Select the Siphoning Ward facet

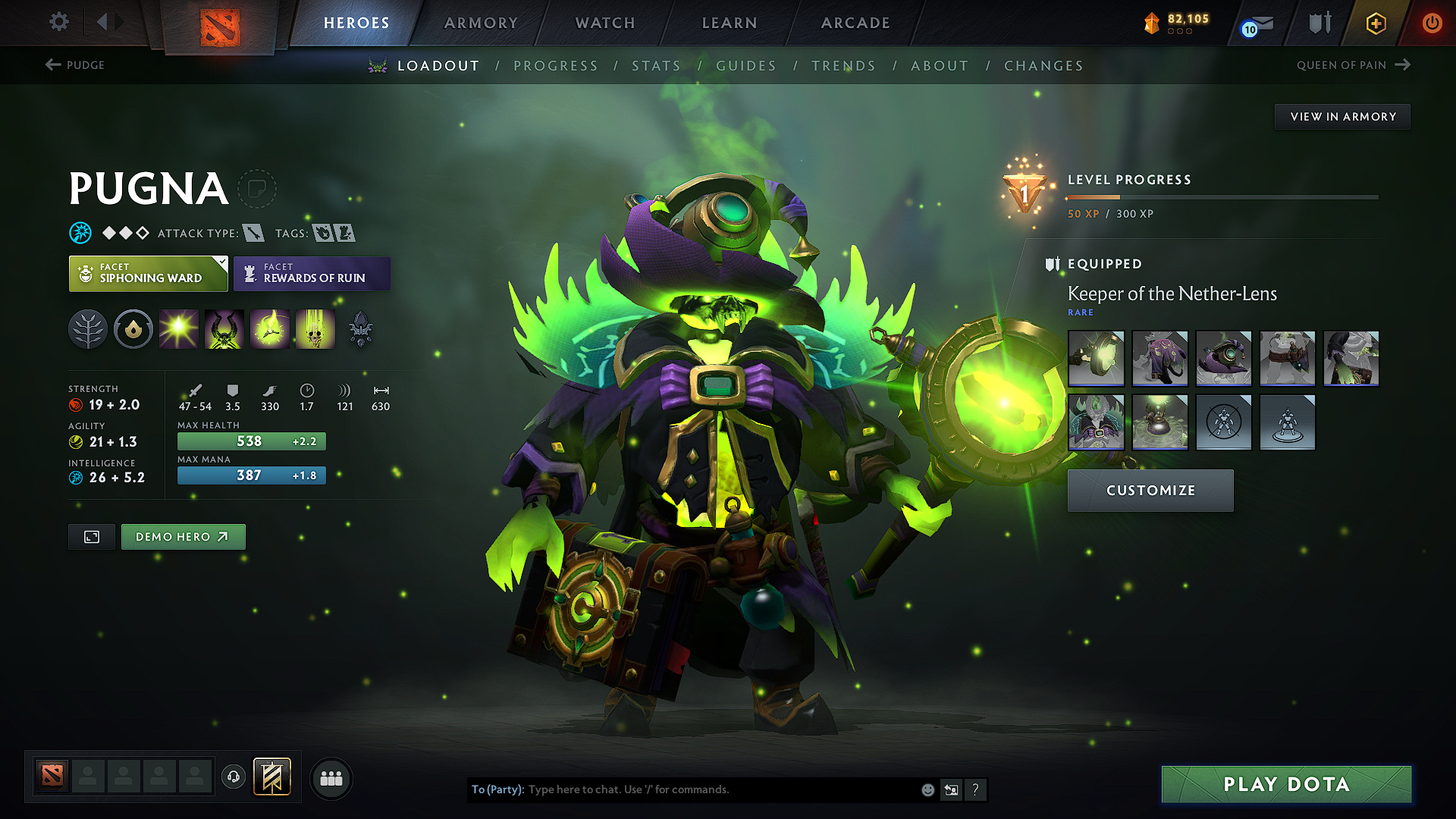(x=148, y=273)
